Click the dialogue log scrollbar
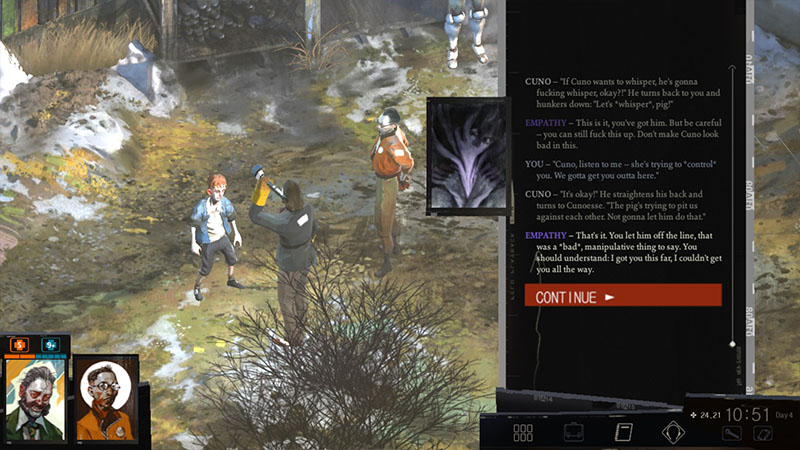The height and width of the screenshot is (450, 800). 733,200
